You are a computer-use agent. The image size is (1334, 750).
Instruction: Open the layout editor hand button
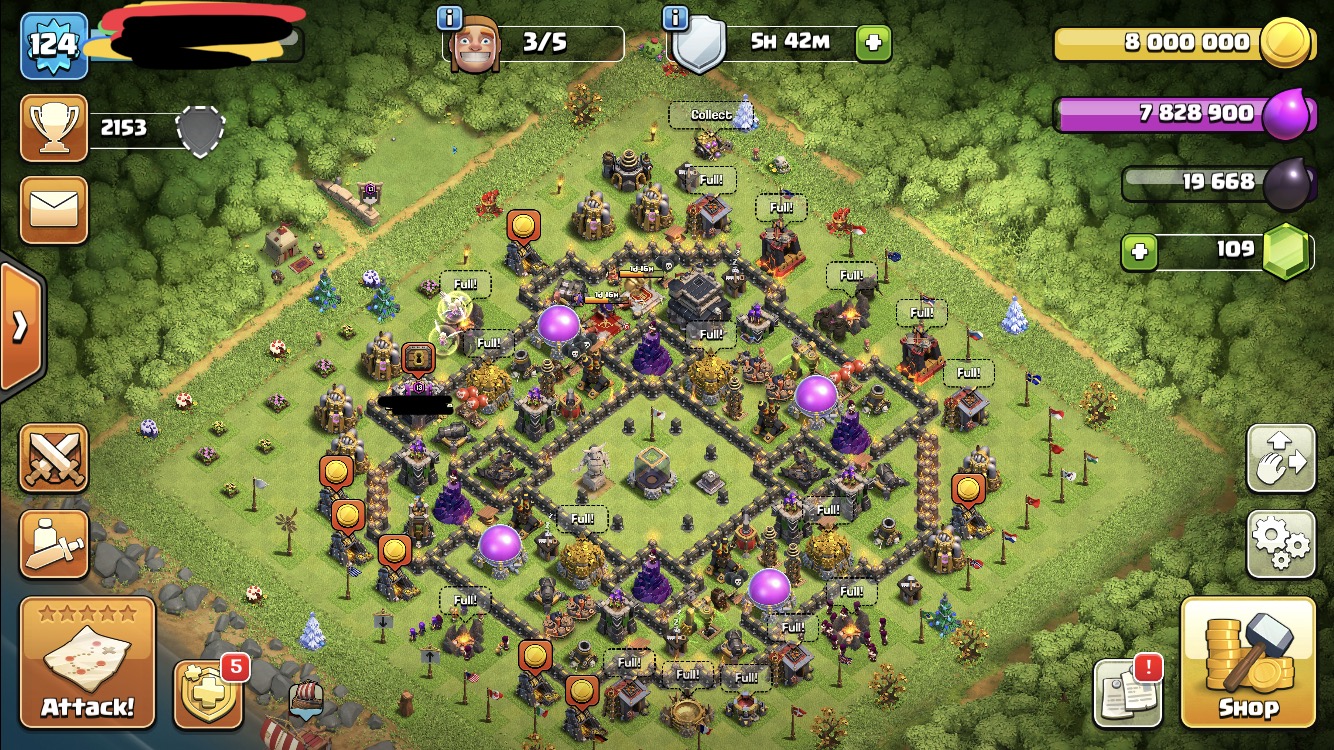[1280, 459]
